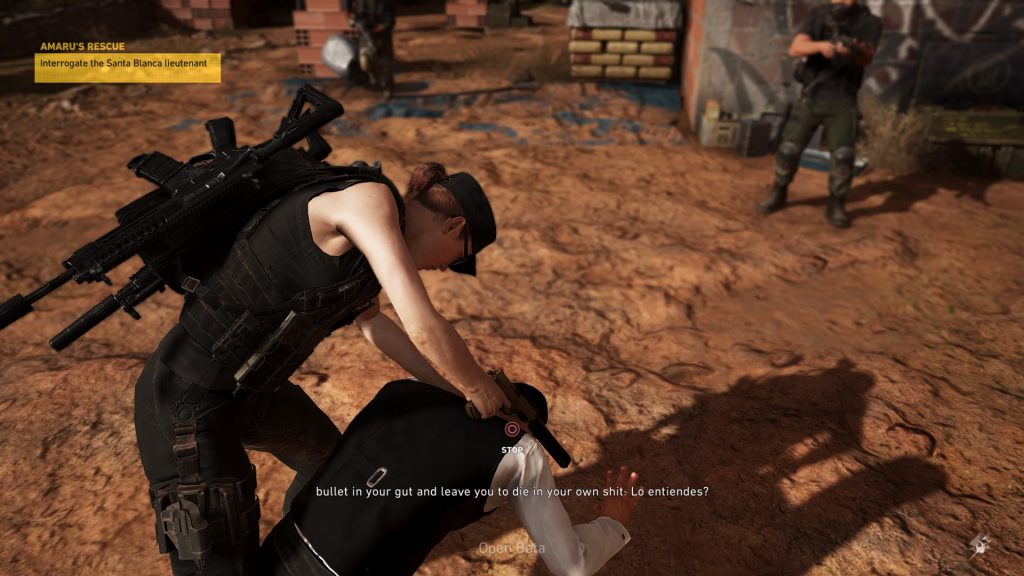Image resolution: width=1024 pixels, height=576 pixels.
Task: Open the Amaru's Rescue mission tracker
Action: click(83, 46)
